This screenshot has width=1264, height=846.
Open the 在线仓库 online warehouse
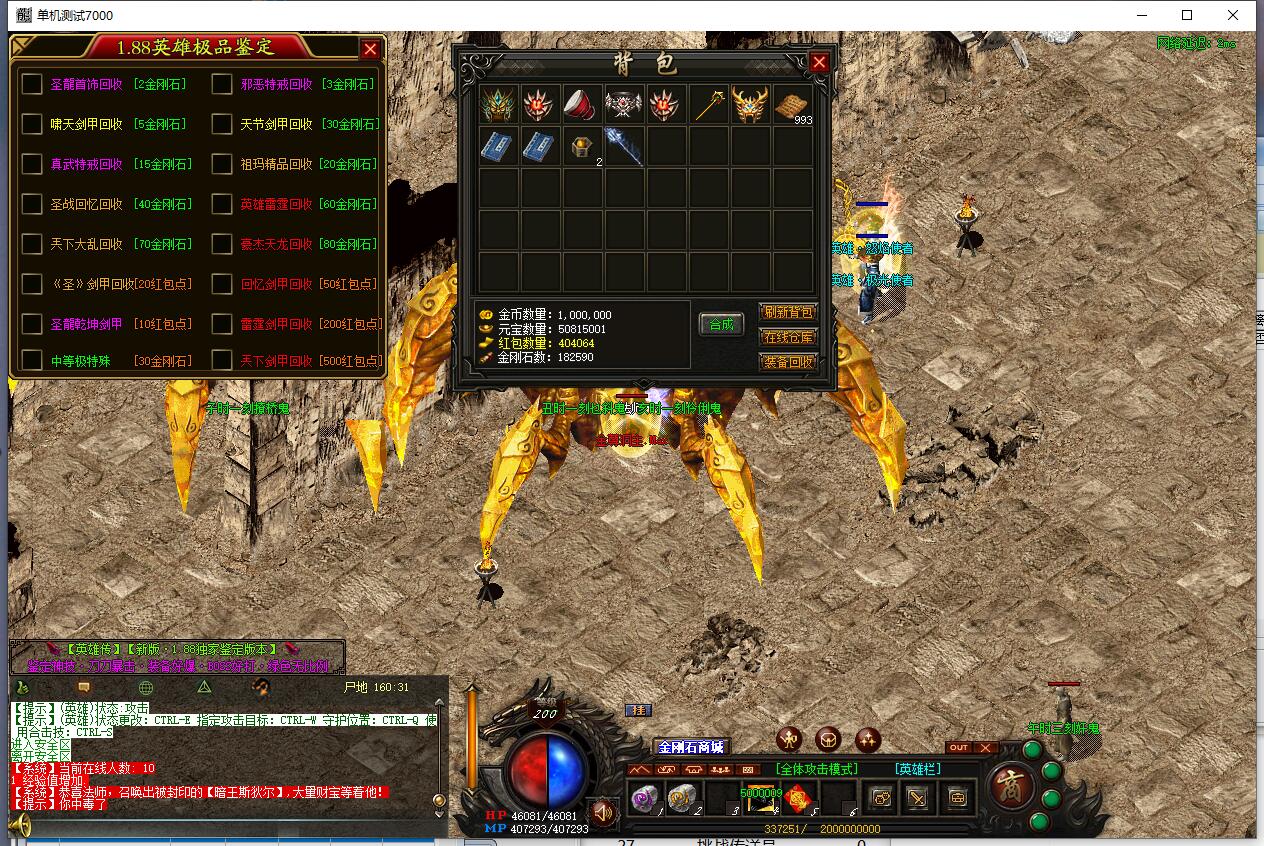(788, 338)
